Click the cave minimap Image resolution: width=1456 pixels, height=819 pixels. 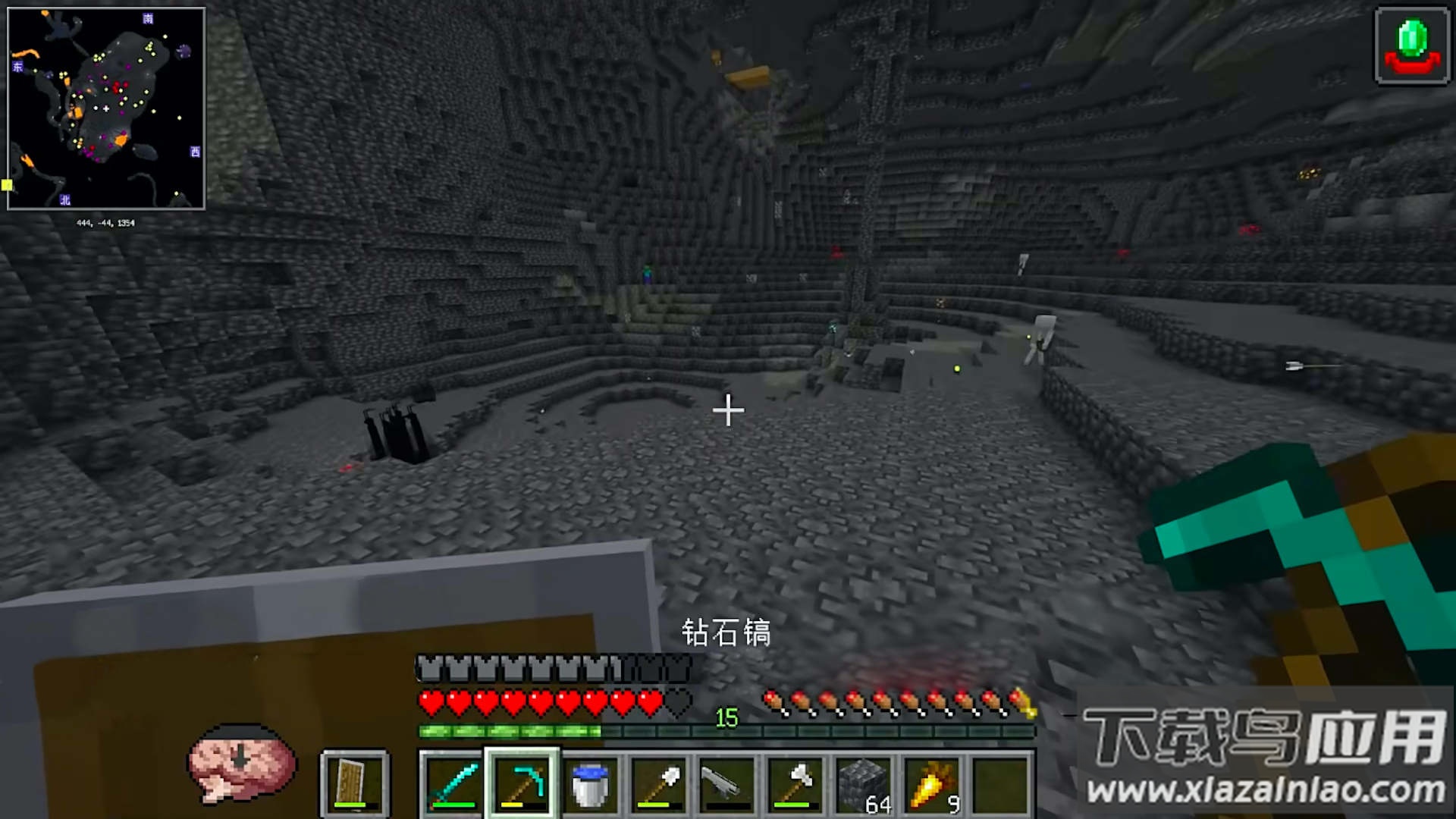point(106,108)
